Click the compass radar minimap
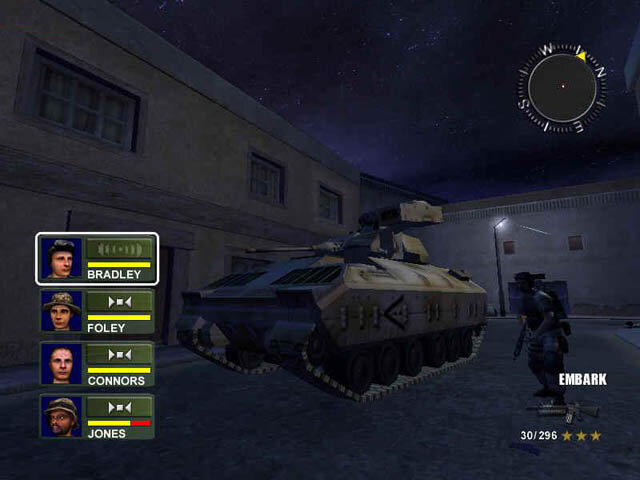 coord(562,87)
